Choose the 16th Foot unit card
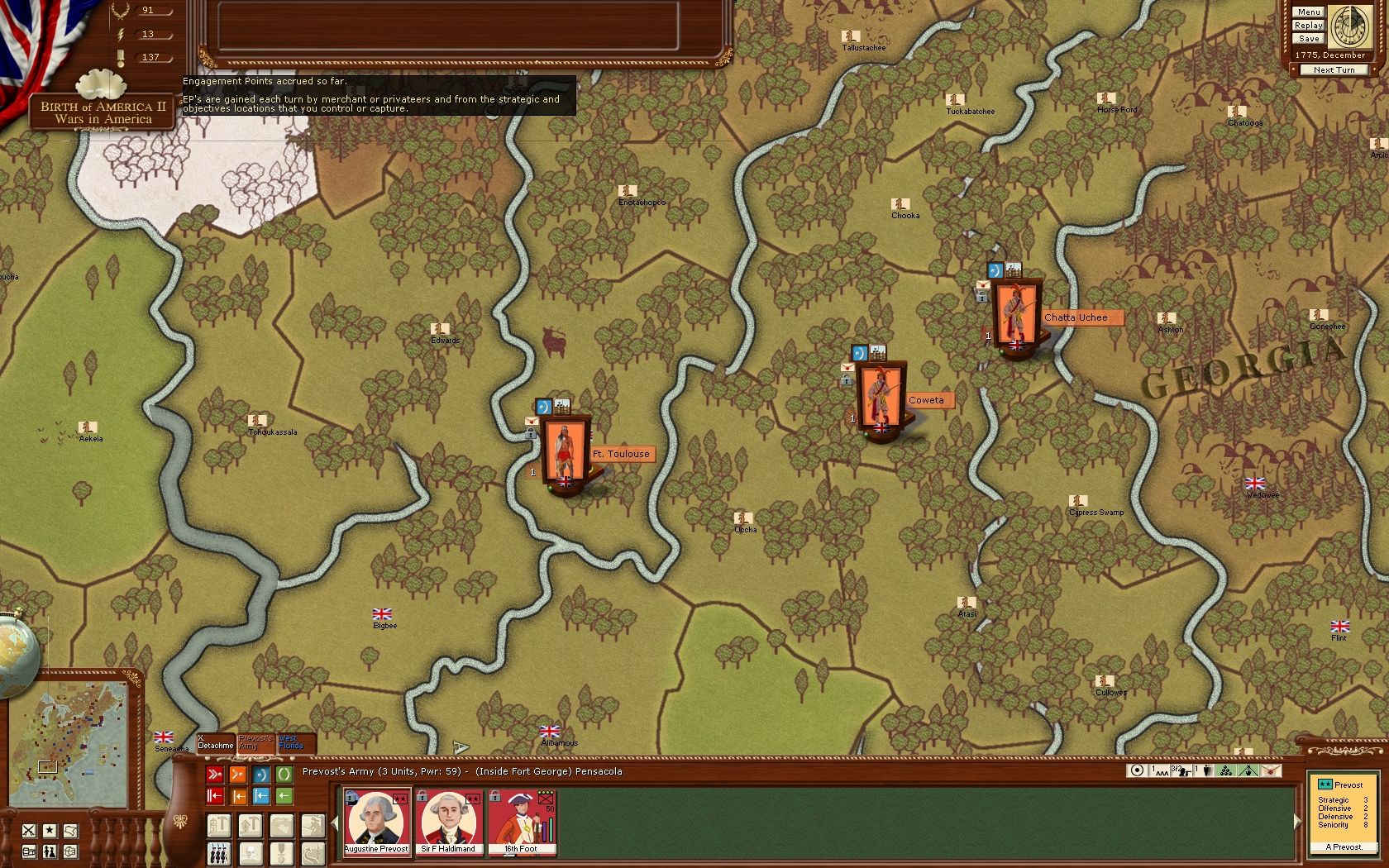 (x=521, y=822)
